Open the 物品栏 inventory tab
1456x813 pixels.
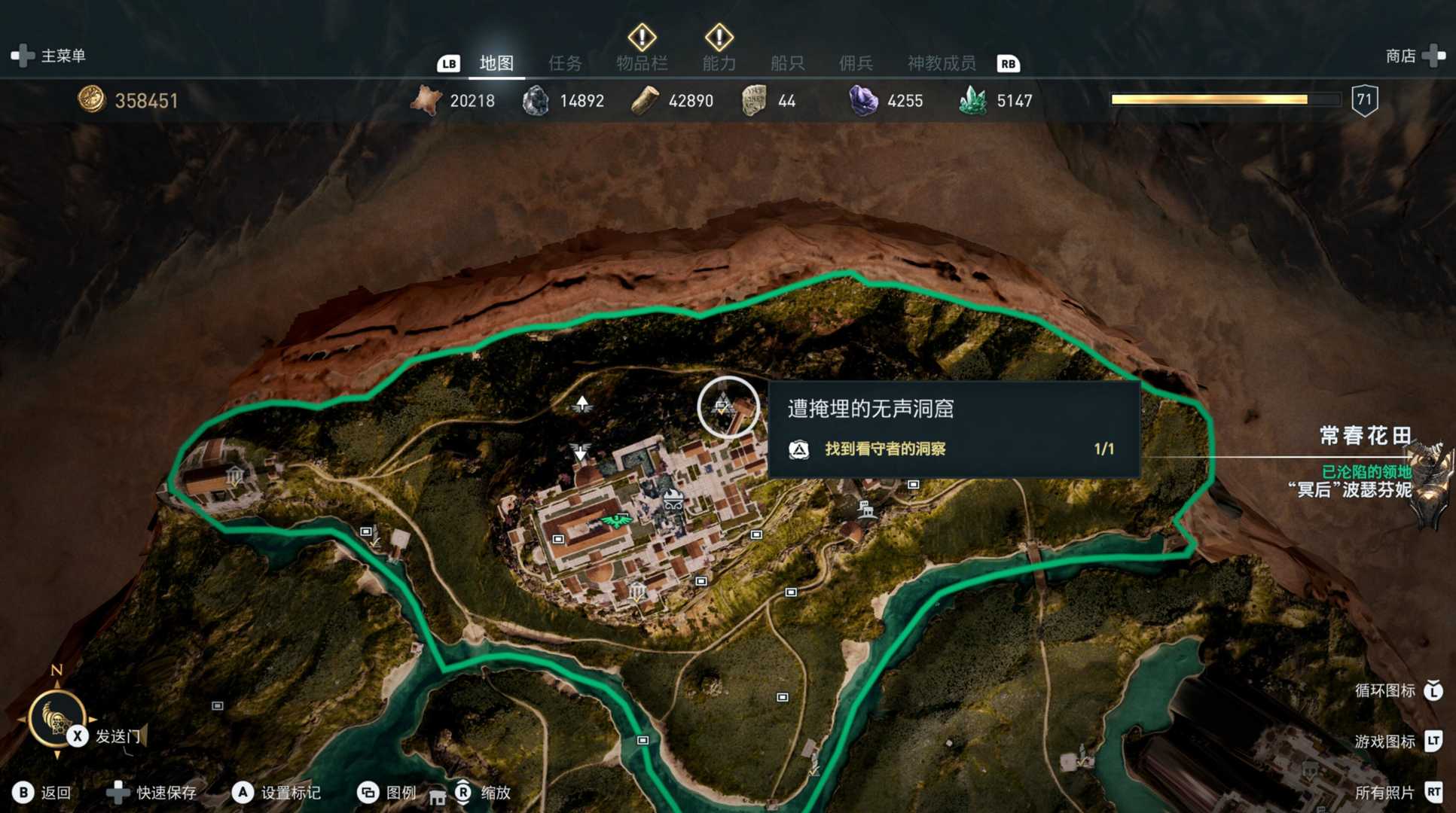click(x=642, y=63)
